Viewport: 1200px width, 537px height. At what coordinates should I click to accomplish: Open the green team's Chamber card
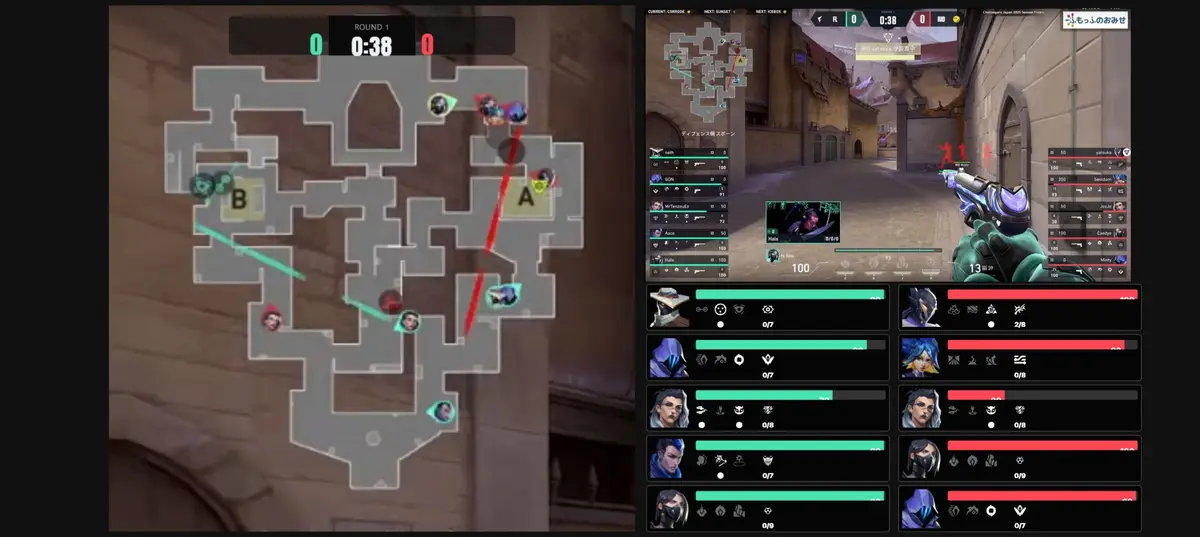click(767, 408)
